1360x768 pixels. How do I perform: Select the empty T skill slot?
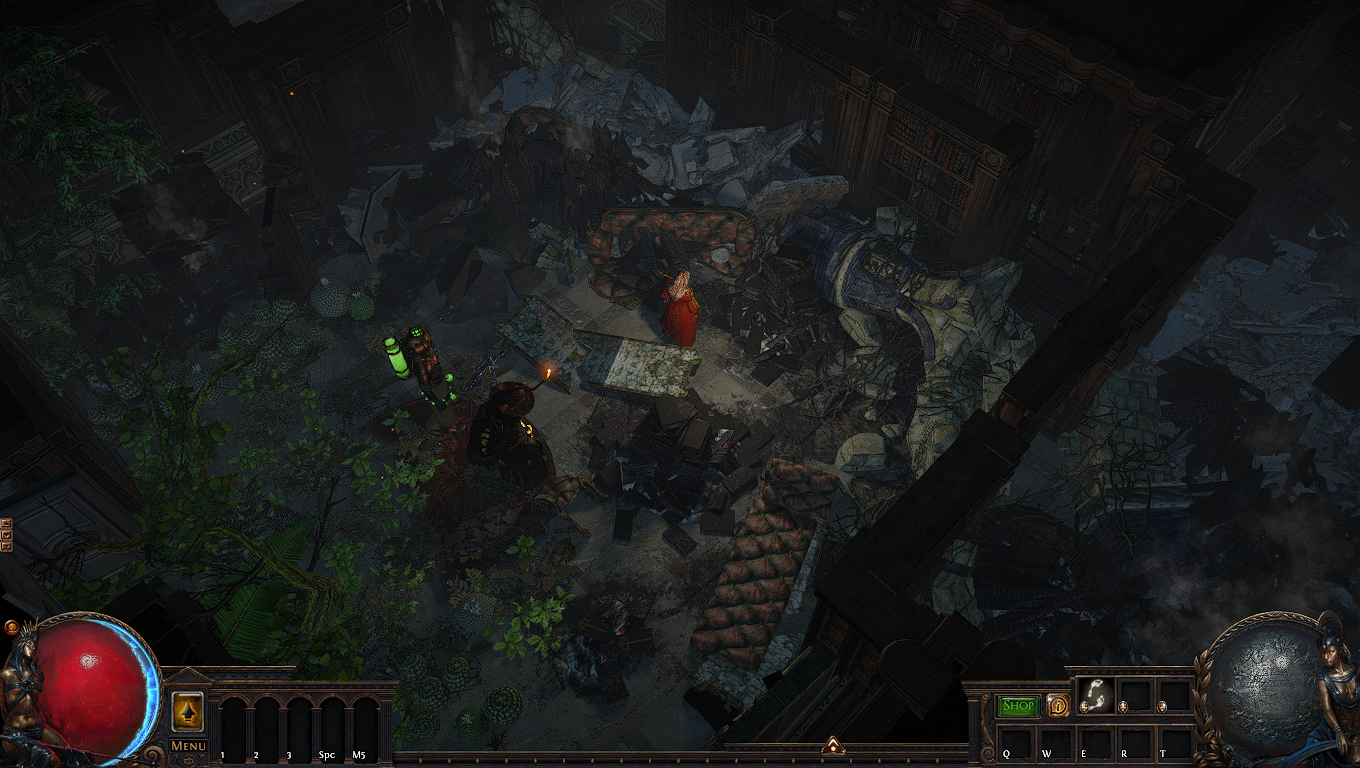tap(1174, 742)
